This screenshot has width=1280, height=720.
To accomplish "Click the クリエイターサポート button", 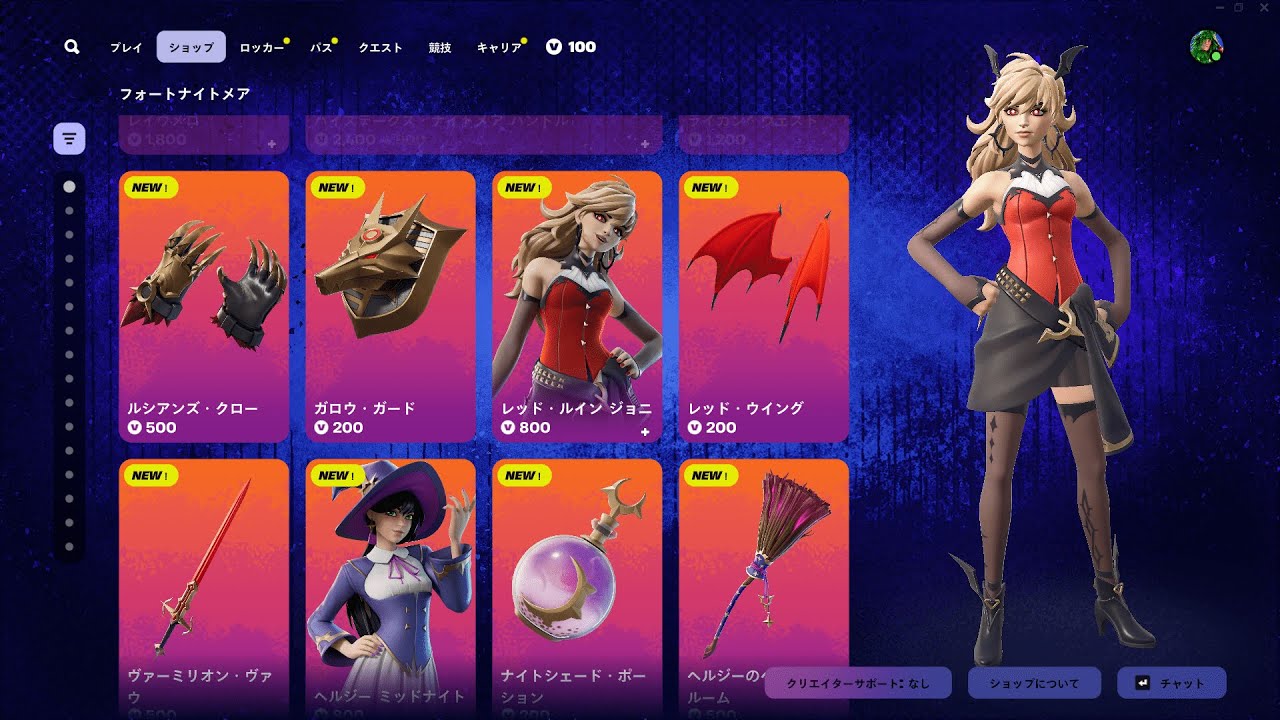I will [x=858, y=684].
